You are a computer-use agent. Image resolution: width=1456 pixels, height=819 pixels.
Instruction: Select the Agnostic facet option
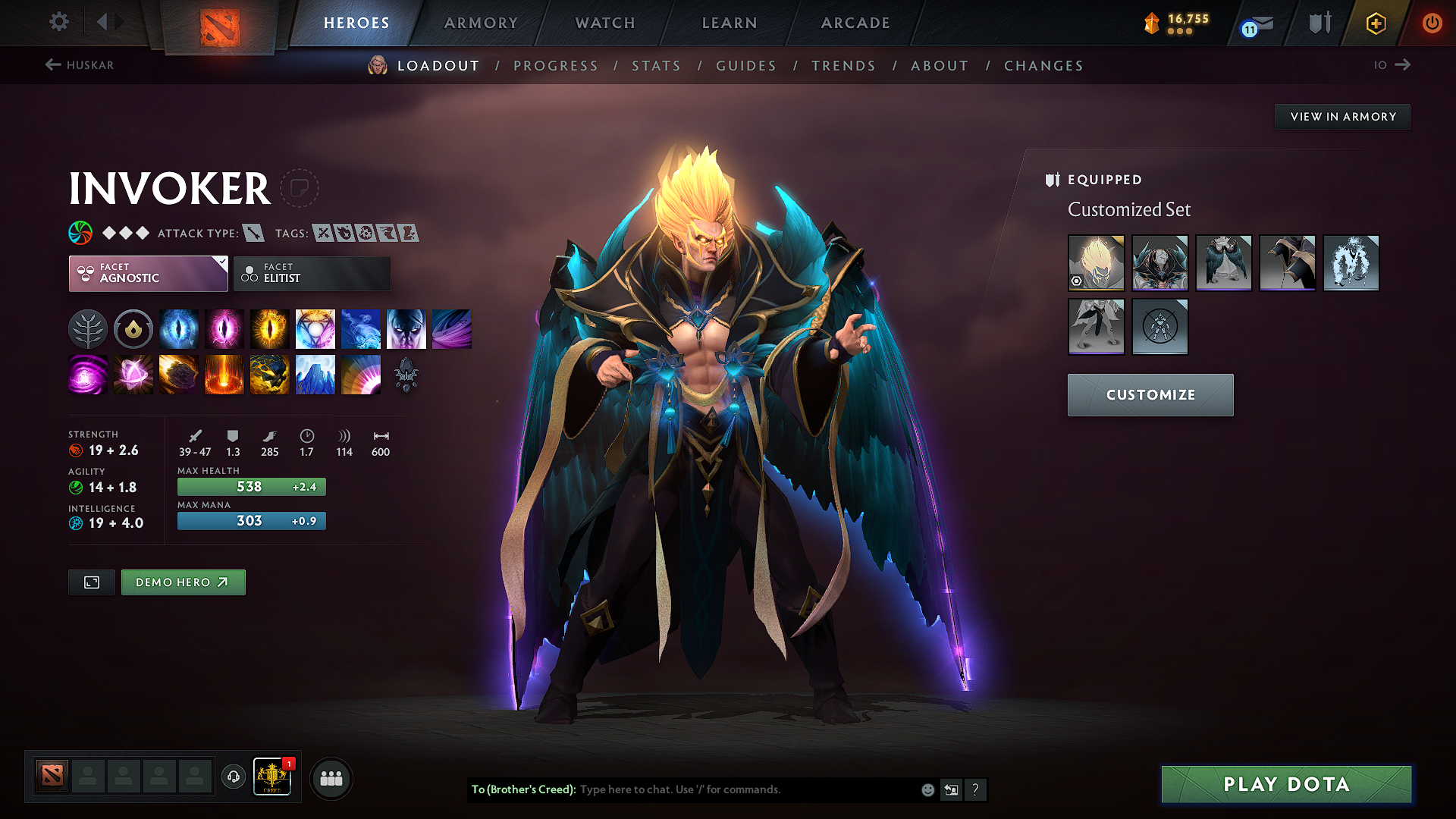[148, 273]
